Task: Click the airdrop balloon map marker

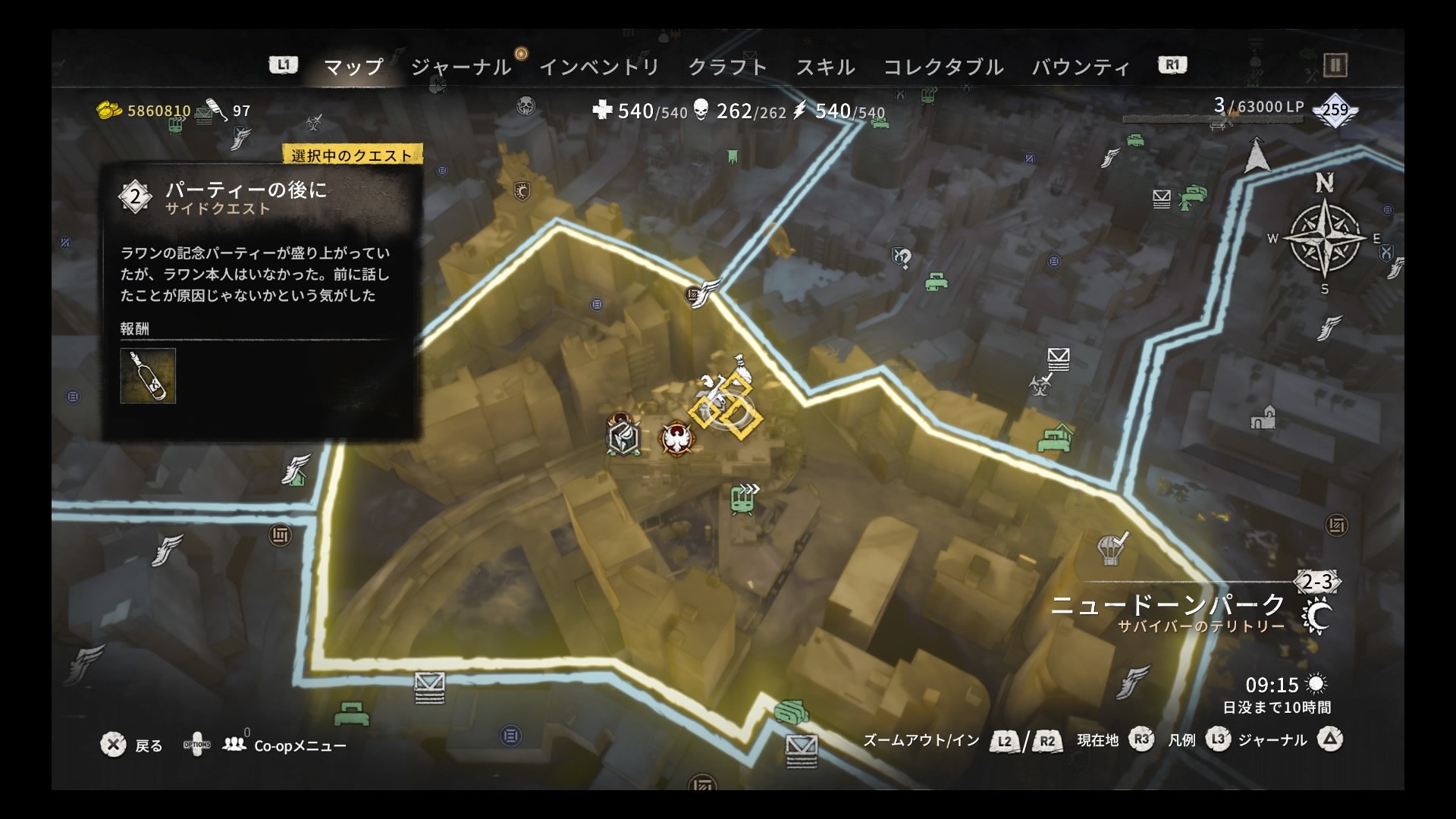Action: point(1111,548)
